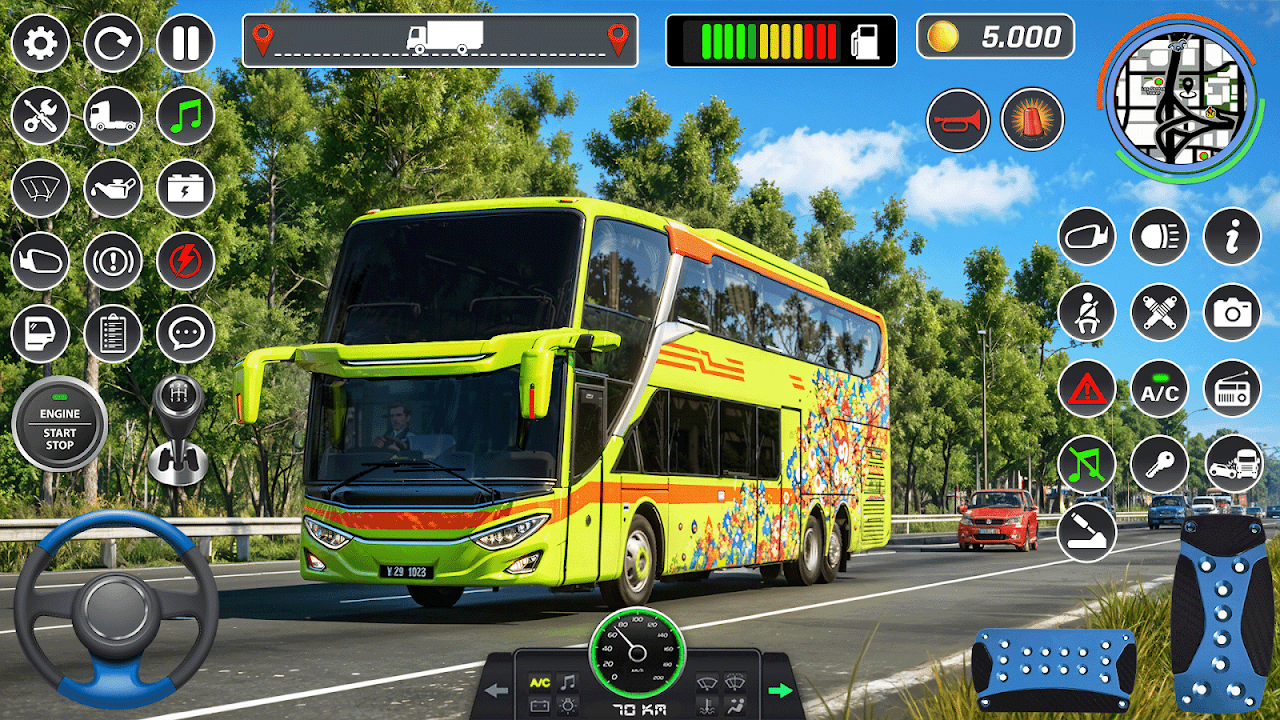Start or stop the engine
Viewport: 1280px width, 720px height.
(59, 424)
